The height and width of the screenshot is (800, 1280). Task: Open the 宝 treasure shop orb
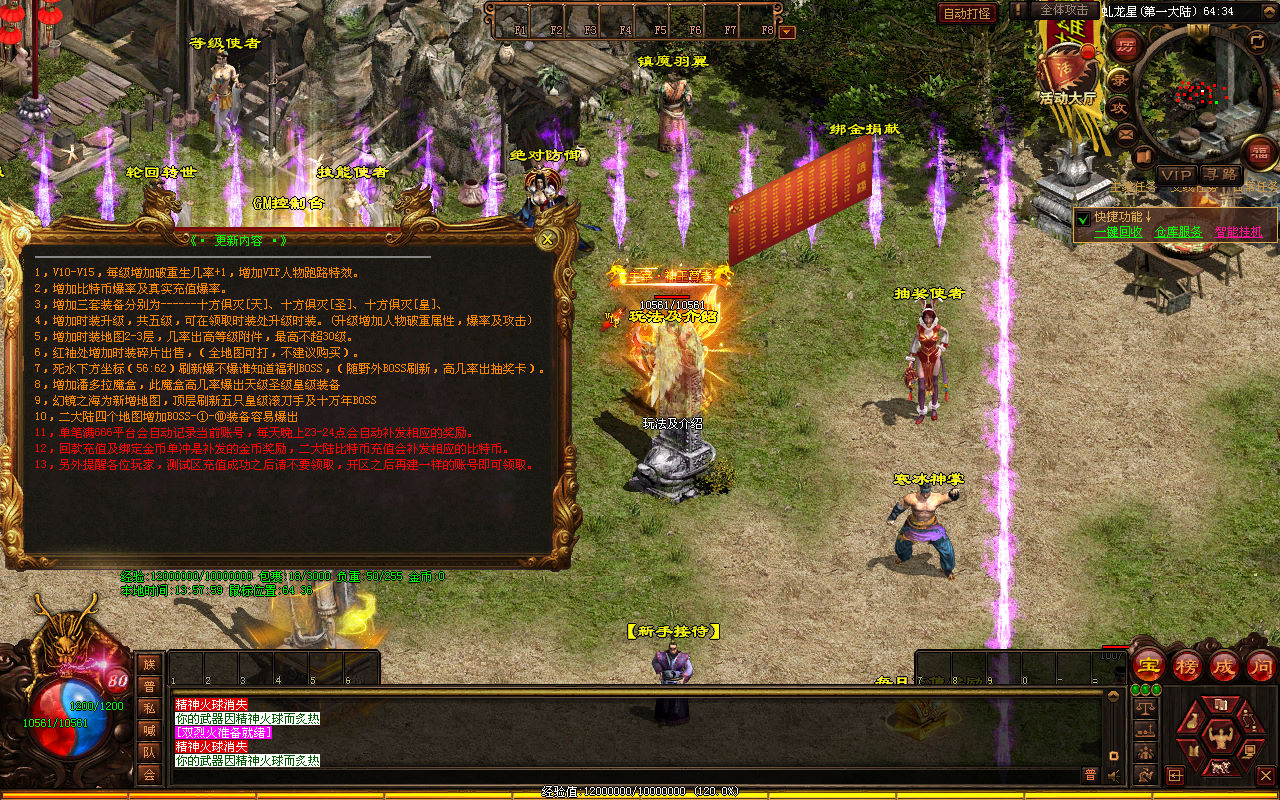tap(1148, 665)
